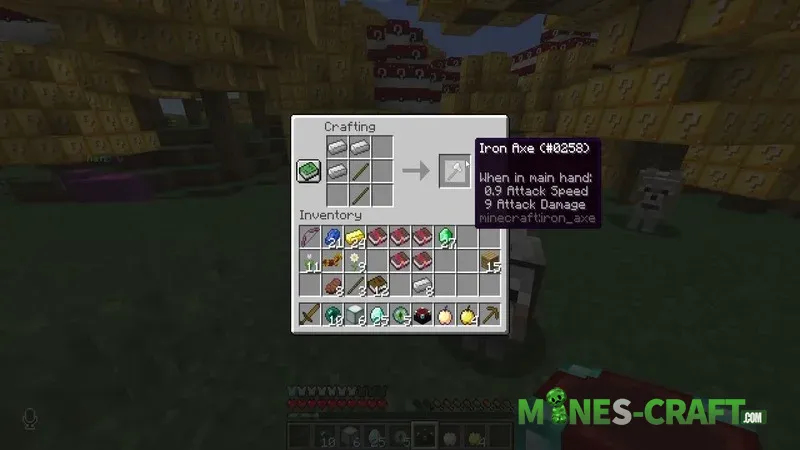This screenshot has width=800, height=450.
Task: Select the bow in the inventory
Action: [310, 237]
